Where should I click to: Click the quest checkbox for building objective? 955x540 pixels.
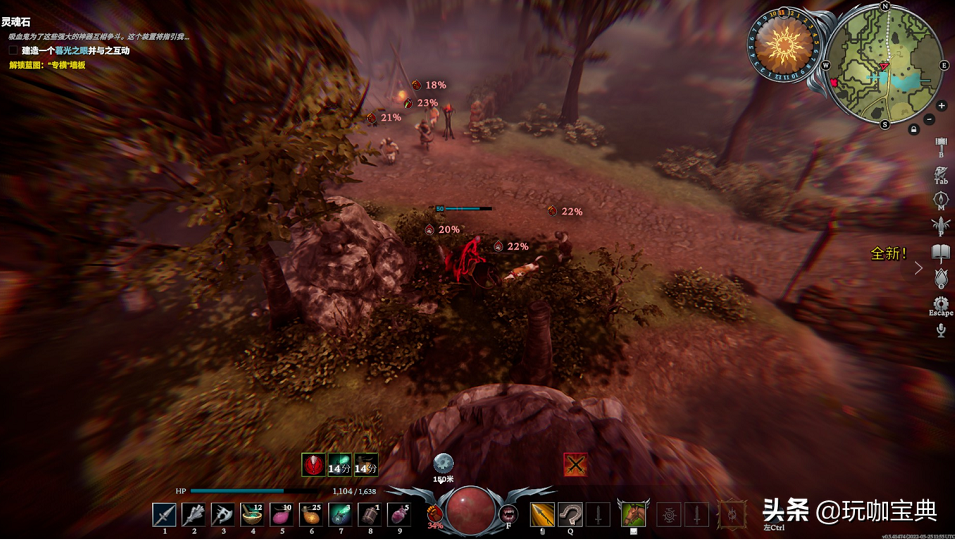coord(14,51)
